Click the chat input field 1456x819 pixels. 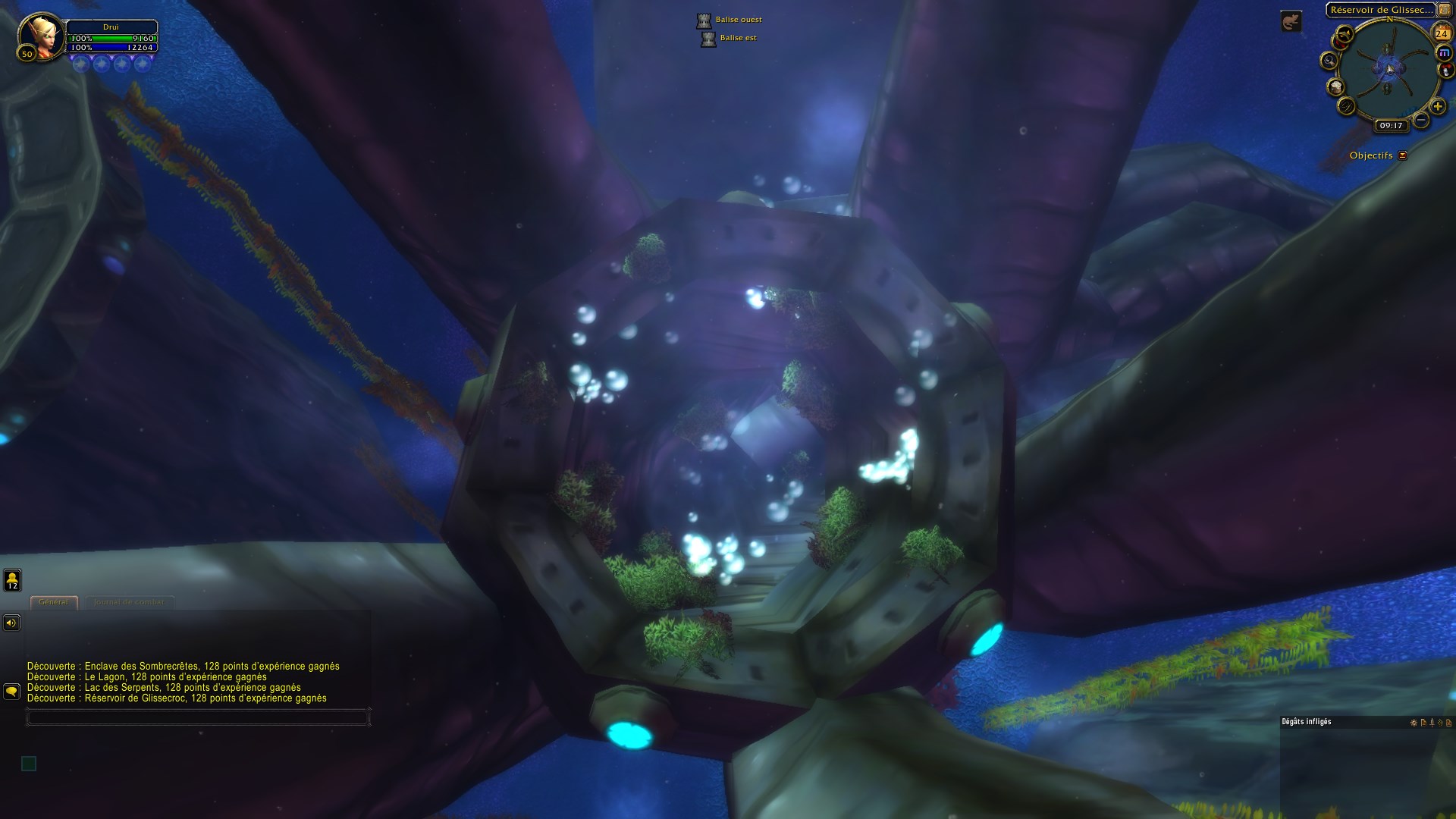click(x=197, y=716)
